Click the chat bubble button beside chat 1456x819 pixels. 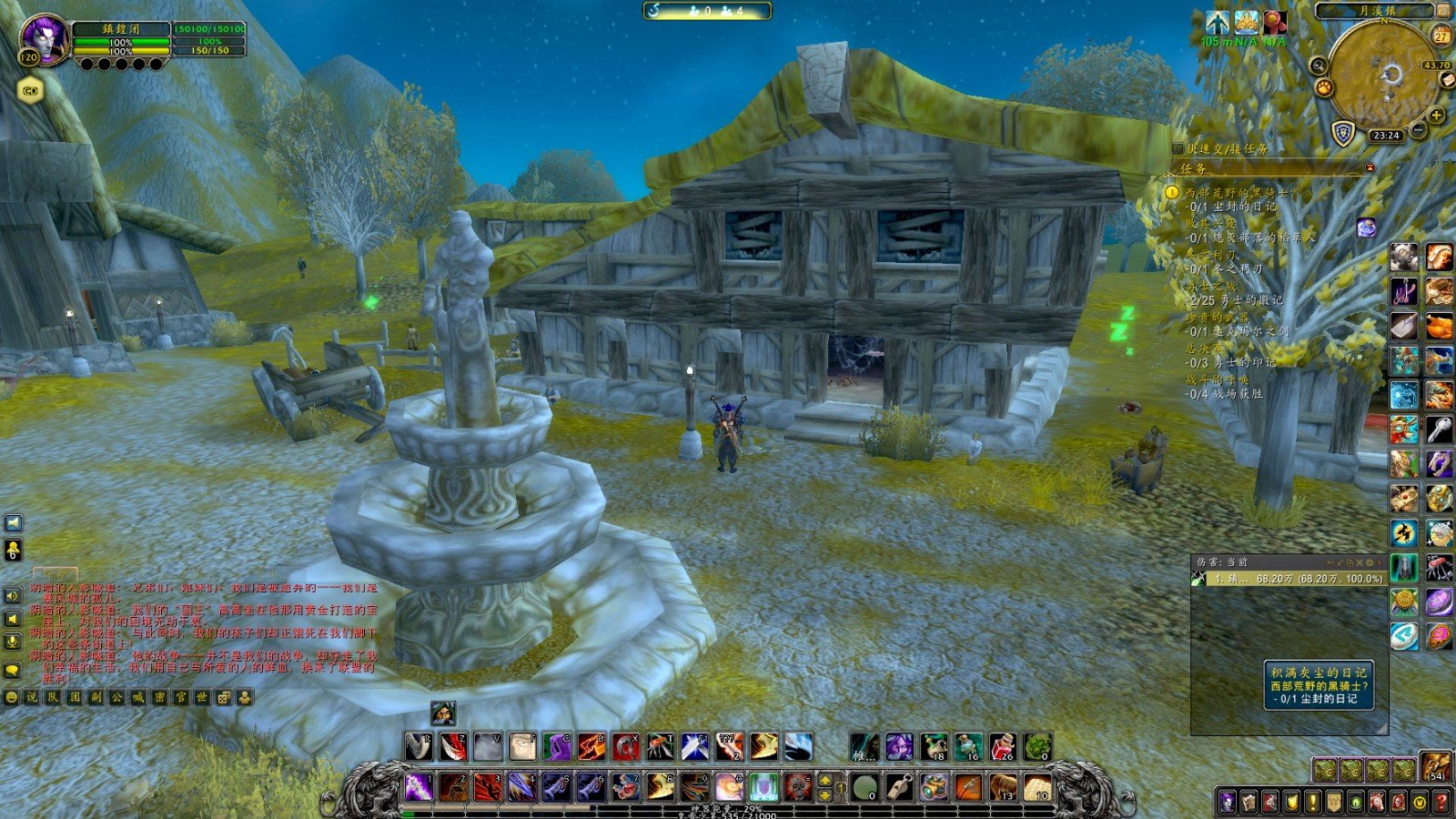(13, 671)
